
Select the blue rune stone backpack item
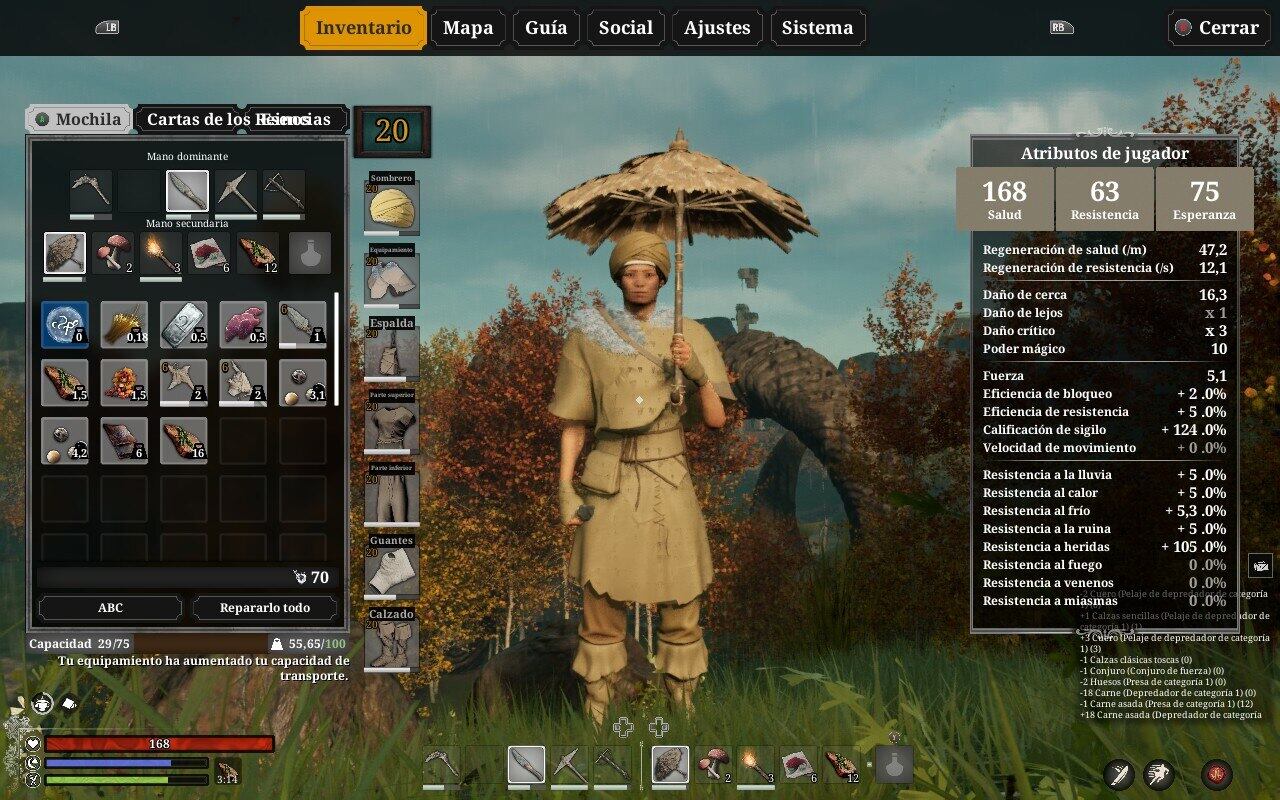coord(65,325)
